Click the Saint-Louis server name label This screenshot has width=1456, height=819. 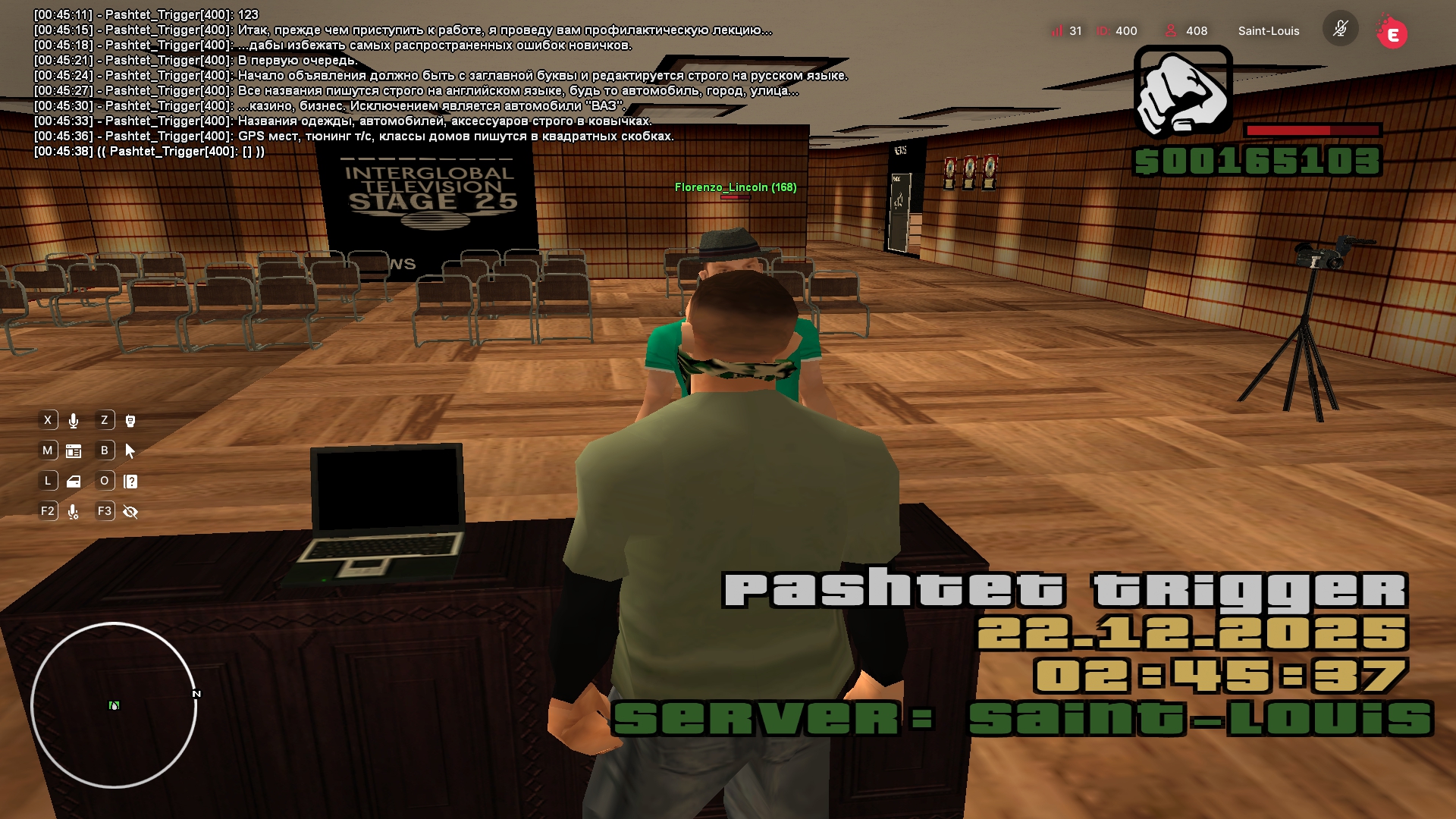1268,31
